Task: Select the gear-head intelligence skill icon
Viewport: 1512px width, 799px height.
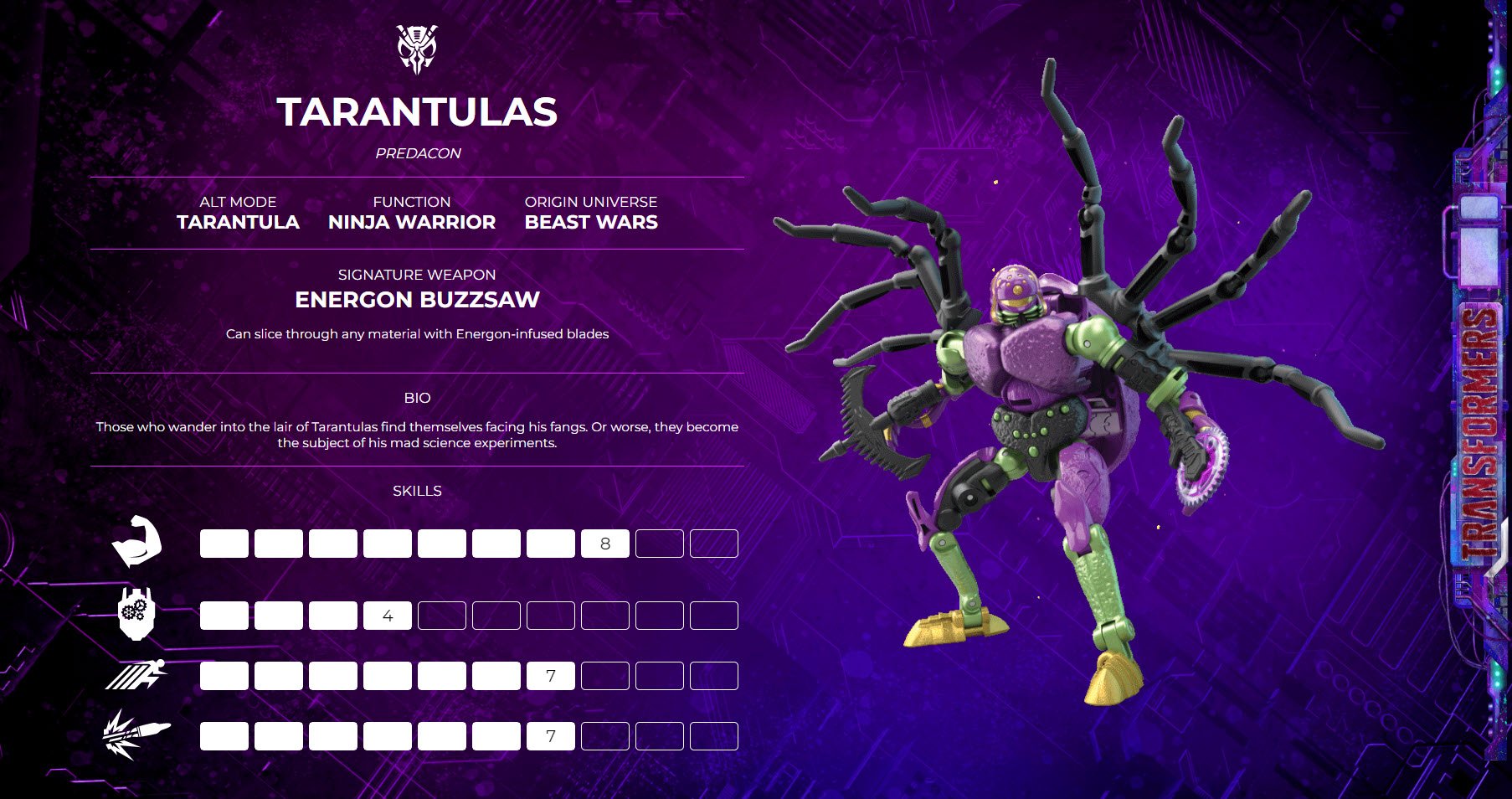Action: (x=136, y=614)
